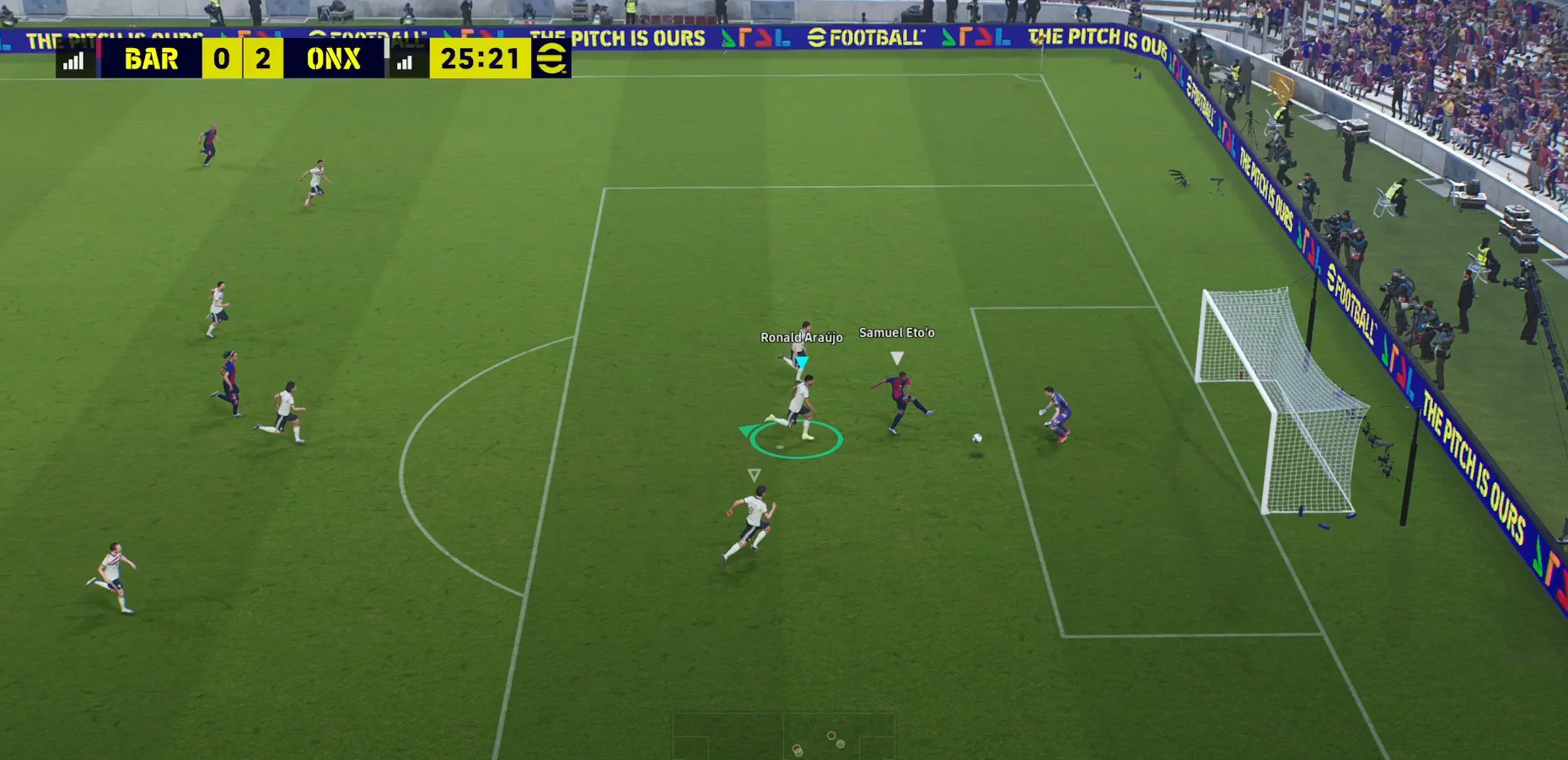
Task: Expand the white dot near the radar goal box
Action: [x=840, y=744]
